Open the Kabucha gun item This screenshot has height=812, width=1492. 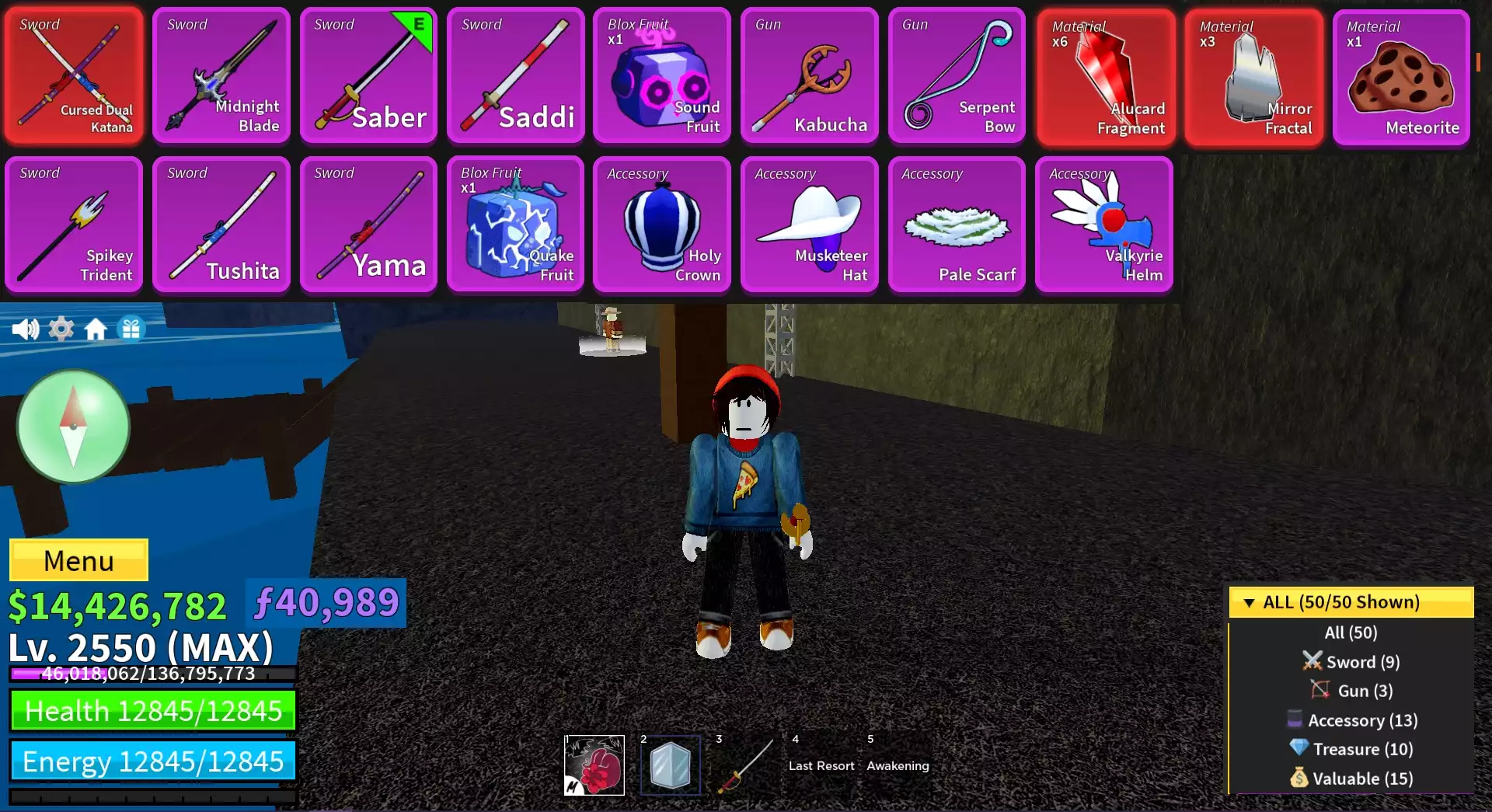[x=810, y=74]
